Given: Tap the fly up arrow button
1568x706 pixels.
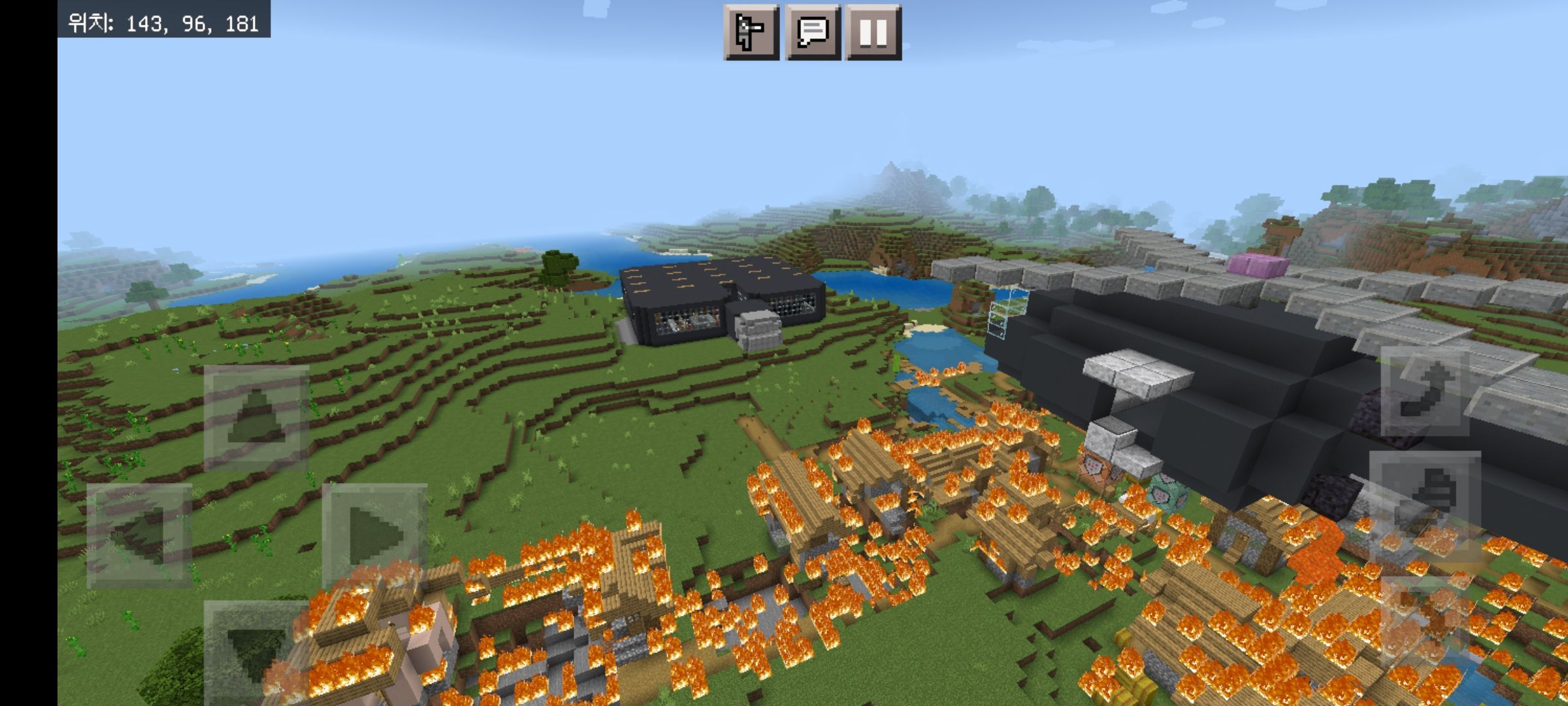Looking at the screenshot, I should click(x=1426, y=391).
